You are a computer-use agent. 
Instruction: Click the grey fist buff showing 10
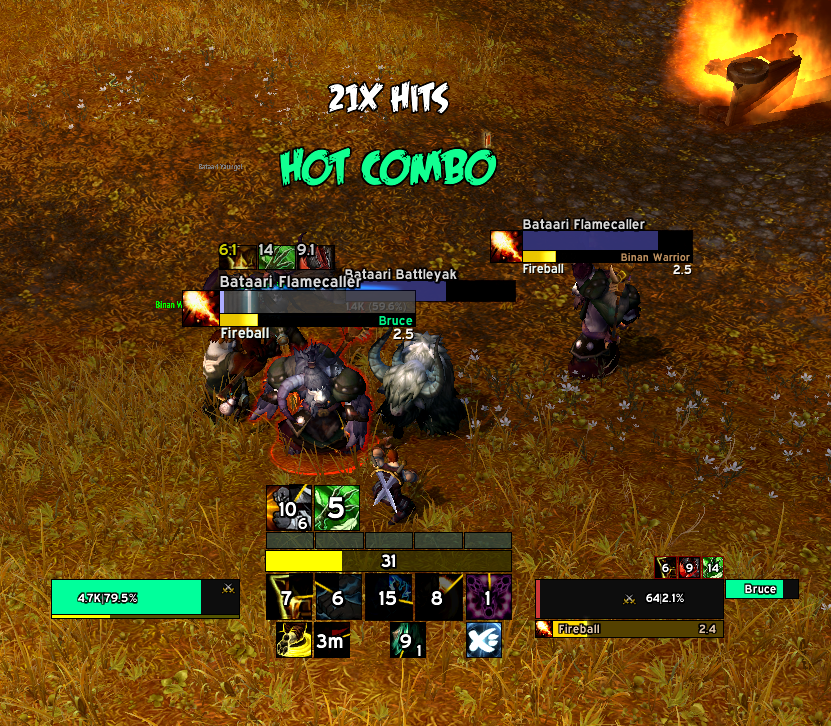288,509
